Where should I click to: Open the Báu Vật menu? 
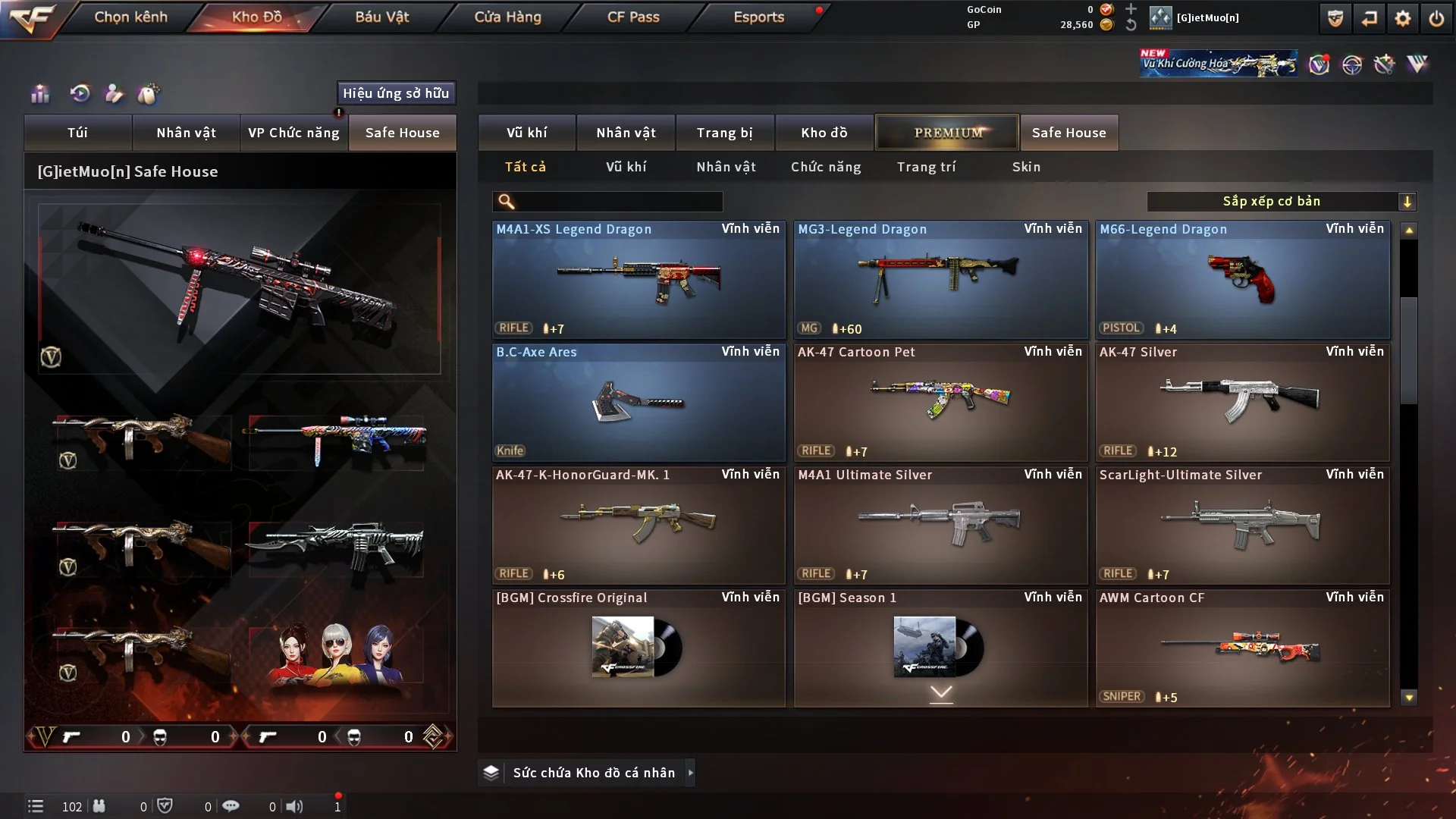(x=381, y=17)
